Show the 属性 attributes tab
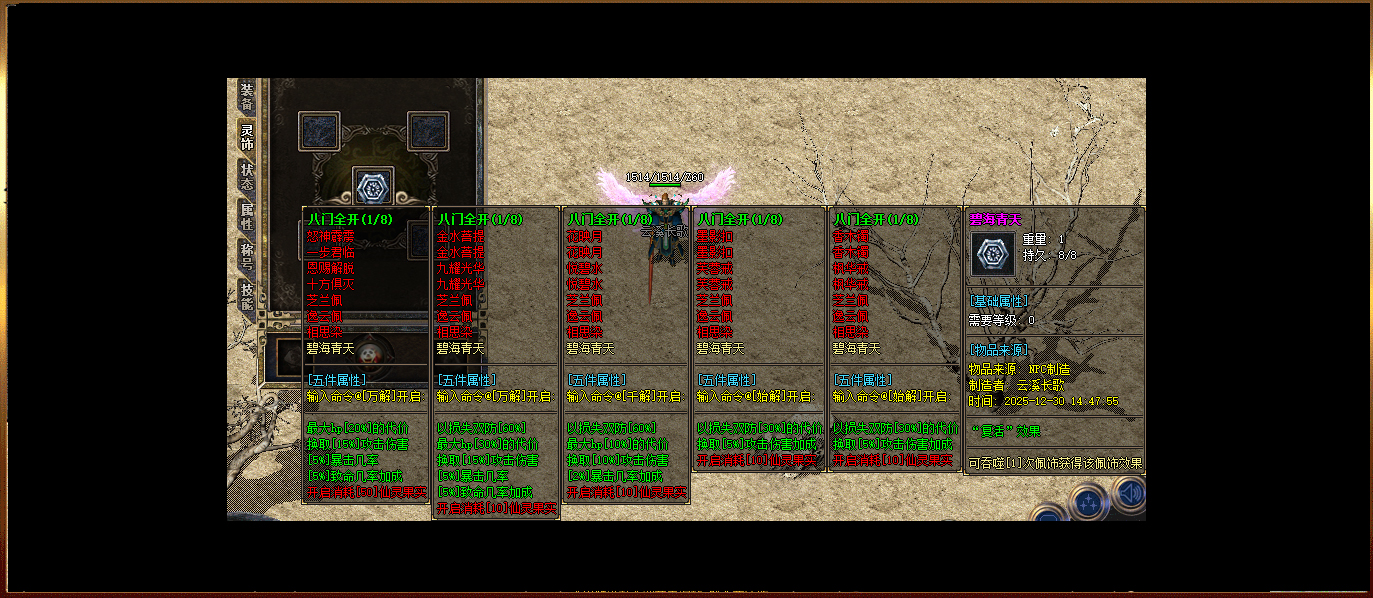Image resolution: width=1373 pixels, height=598 pixels. [247, 216]
